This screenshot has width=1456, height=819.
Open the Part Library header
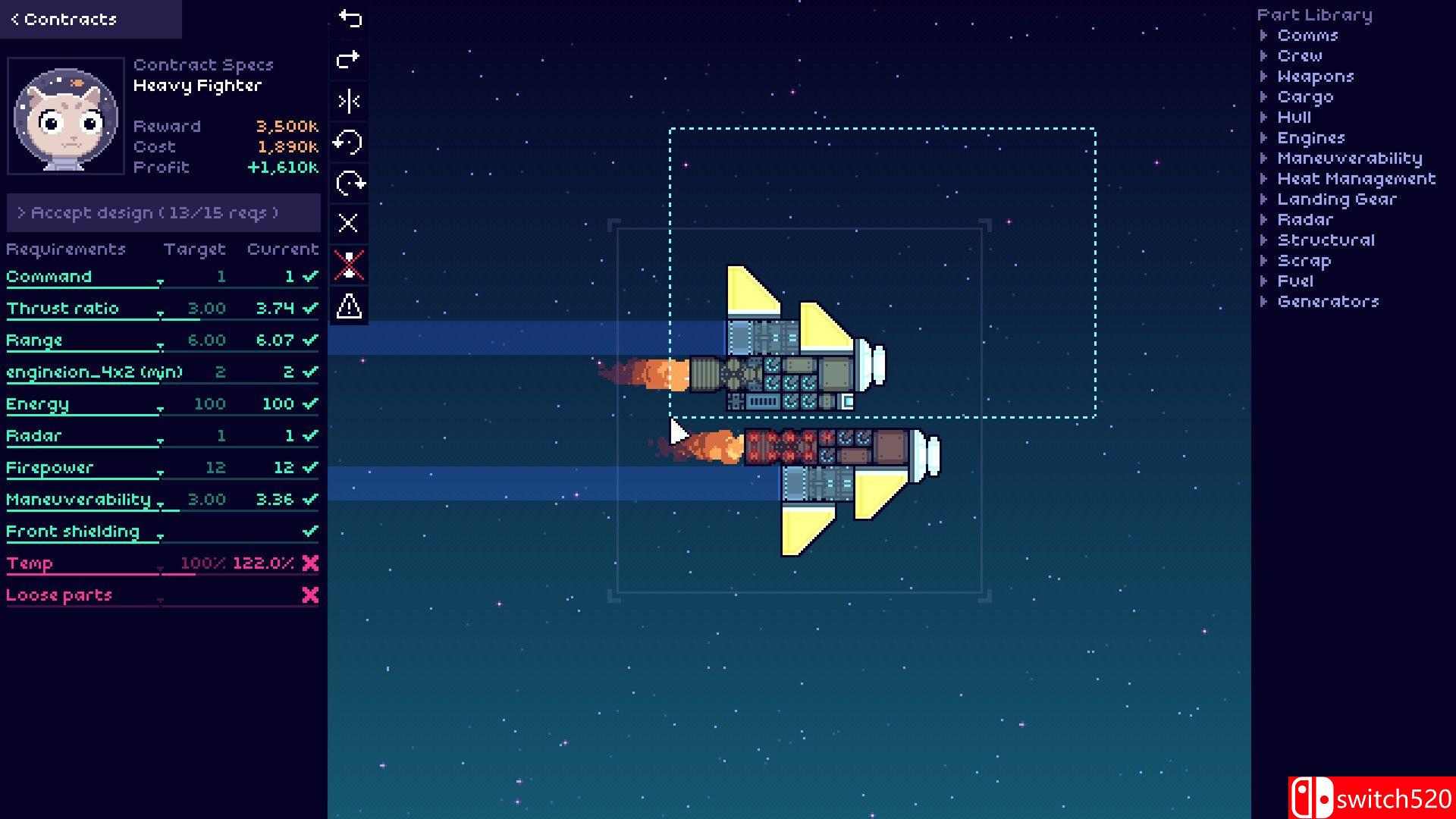[1314, 14]
